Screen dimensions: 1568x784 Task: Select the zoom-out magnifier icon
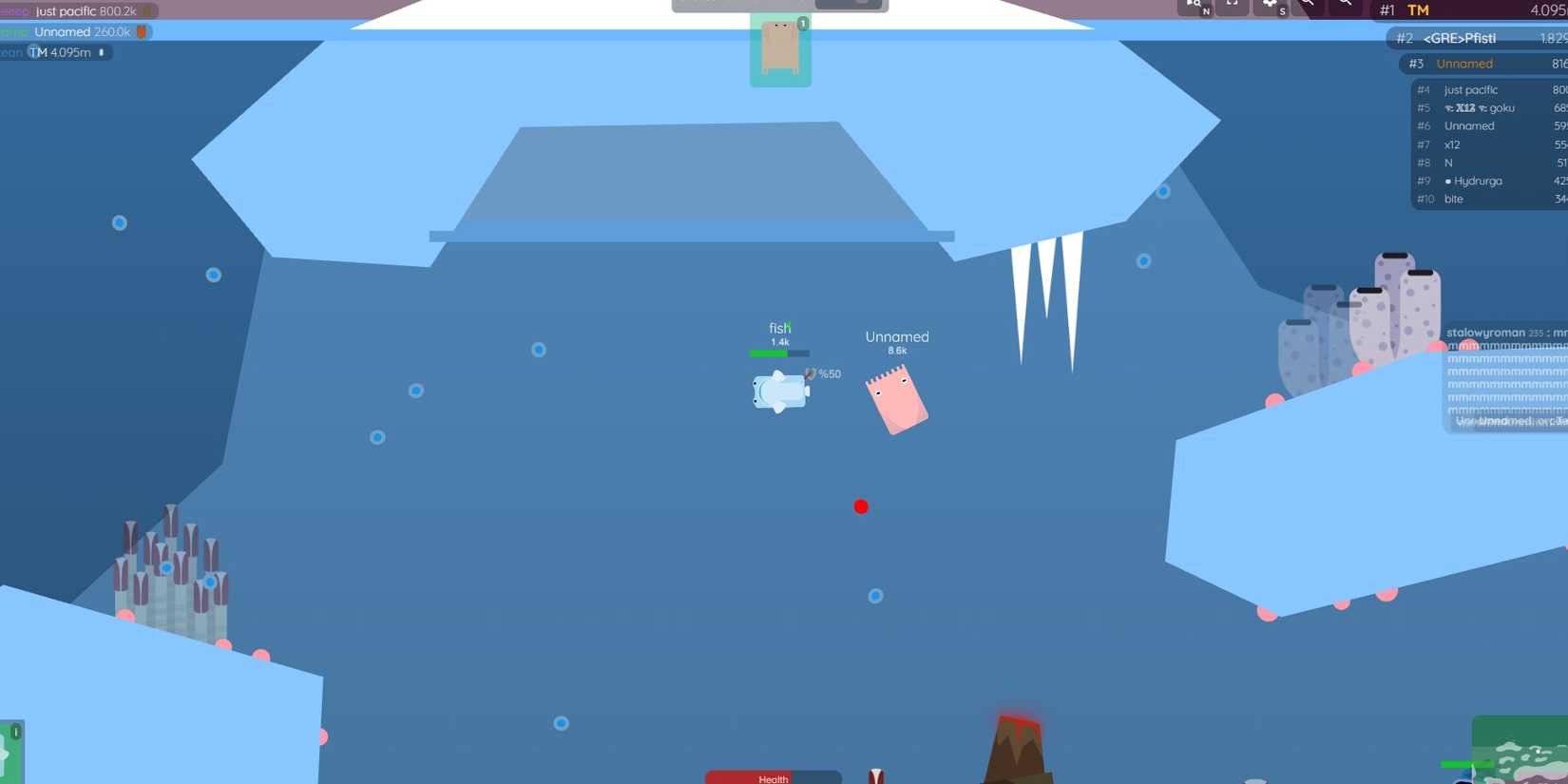click(1346, 5)
